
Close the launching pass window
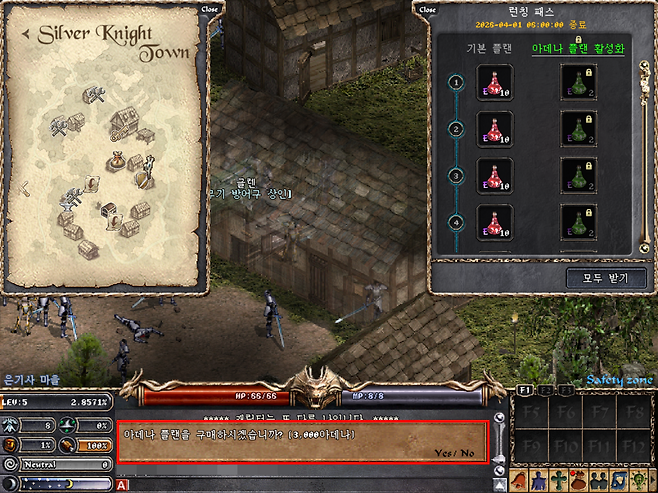427,9
